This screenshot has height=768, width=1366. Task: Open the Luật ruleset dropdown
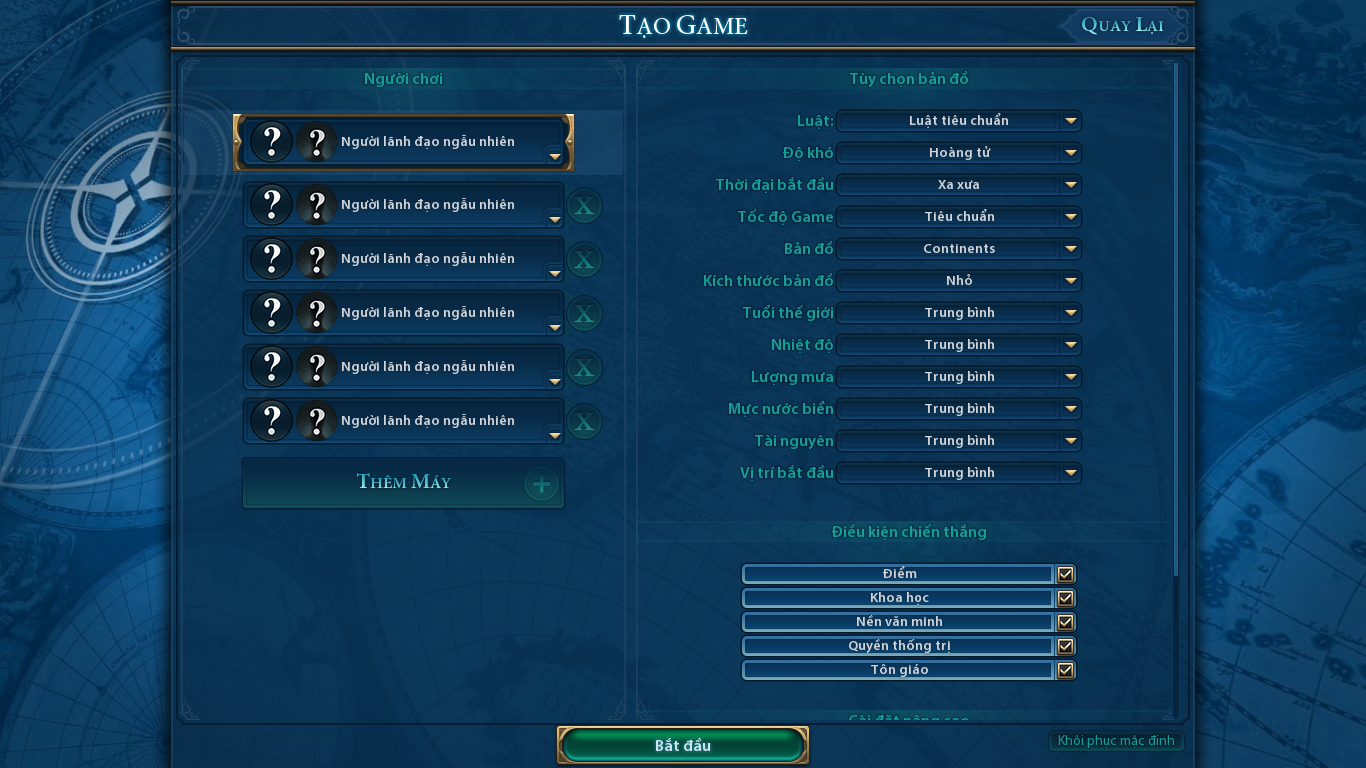click(959, 121)
